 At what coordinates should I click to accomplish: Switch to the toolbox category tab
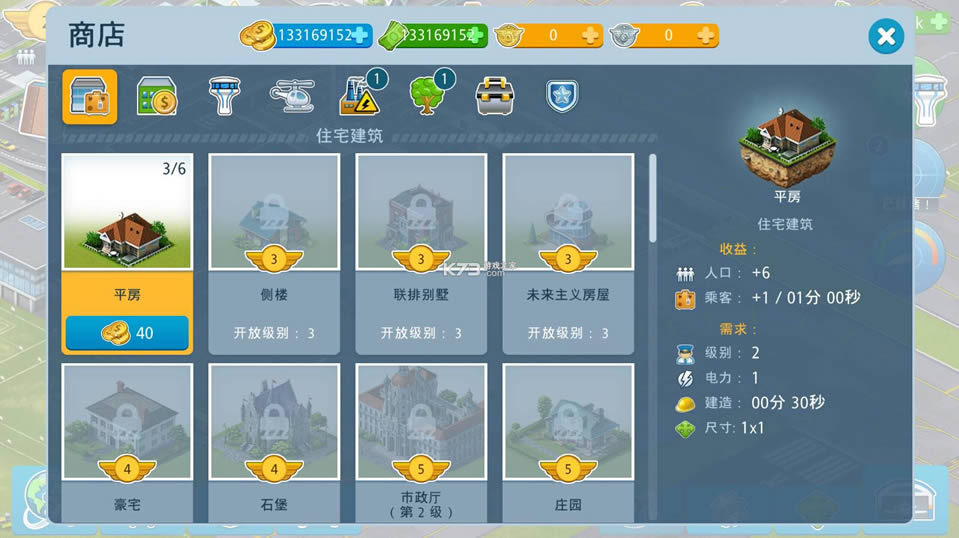point(495,96)
